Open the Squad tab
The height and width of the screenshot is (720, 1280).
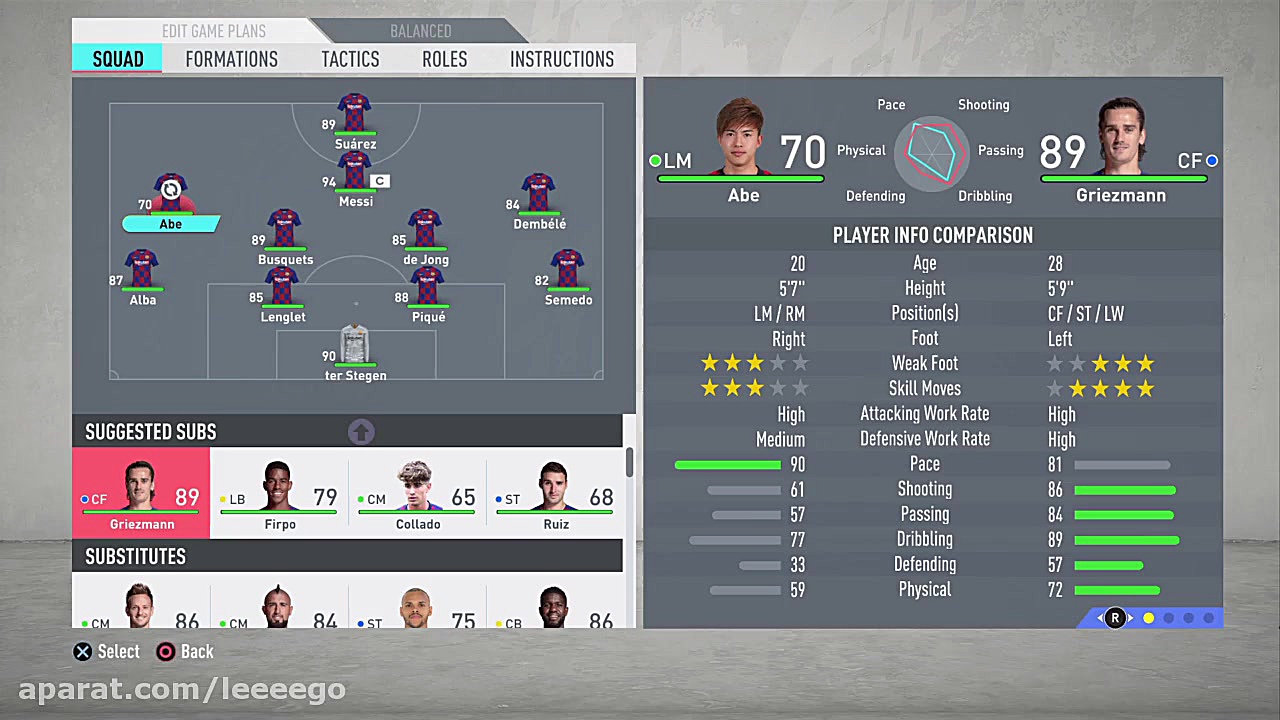[x=118, y=59]
